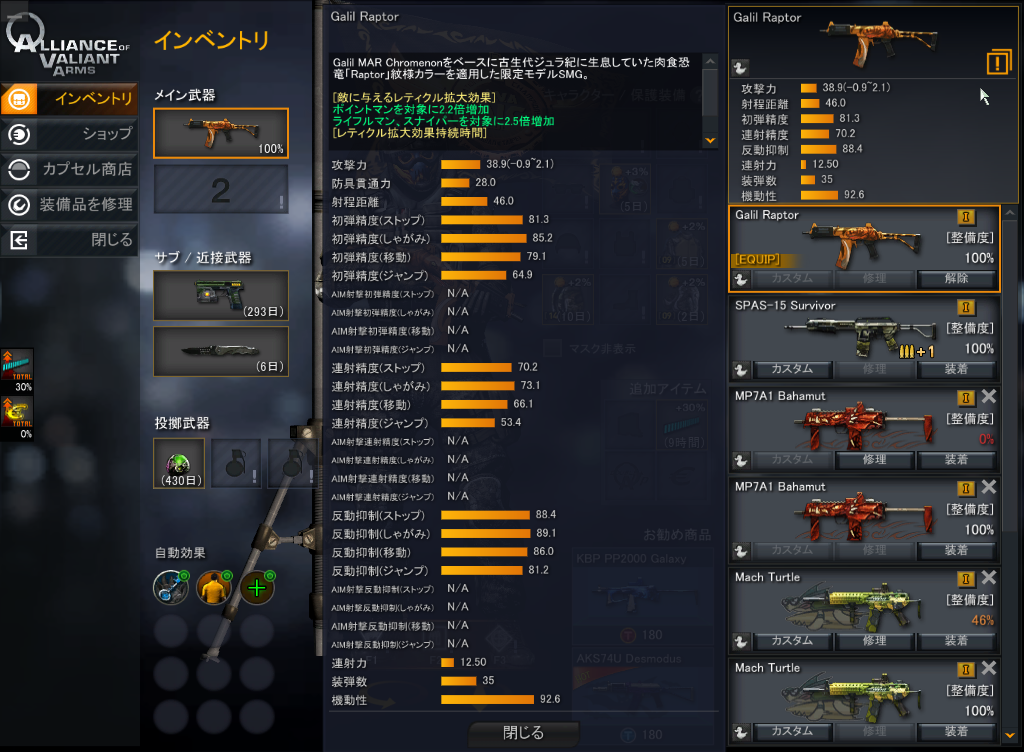Open the ショップ menu entry
1024x752 pixels.
70,134
